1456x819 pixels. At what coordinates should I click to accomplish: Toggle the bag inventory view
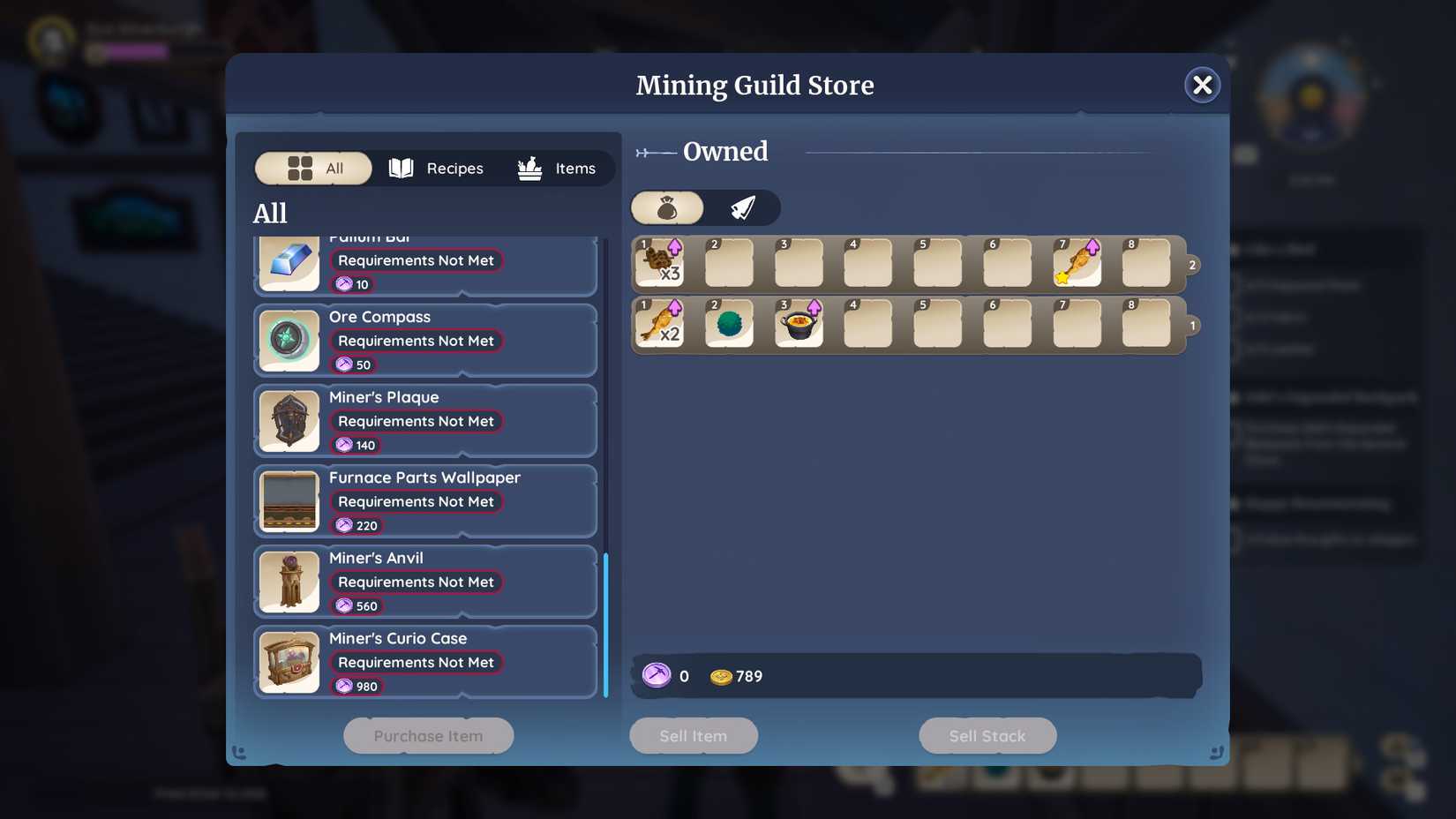pyautogui.click(x=667, y=207)
